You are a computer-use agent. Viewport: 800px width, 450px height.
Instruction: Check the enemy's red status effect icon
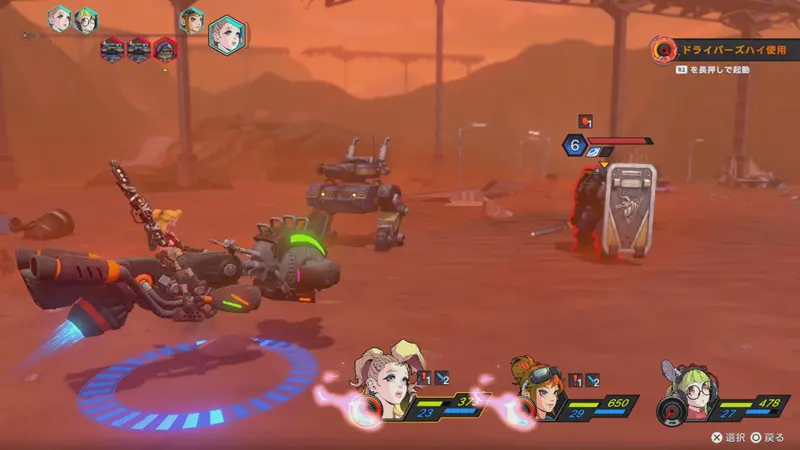(586, 122)
